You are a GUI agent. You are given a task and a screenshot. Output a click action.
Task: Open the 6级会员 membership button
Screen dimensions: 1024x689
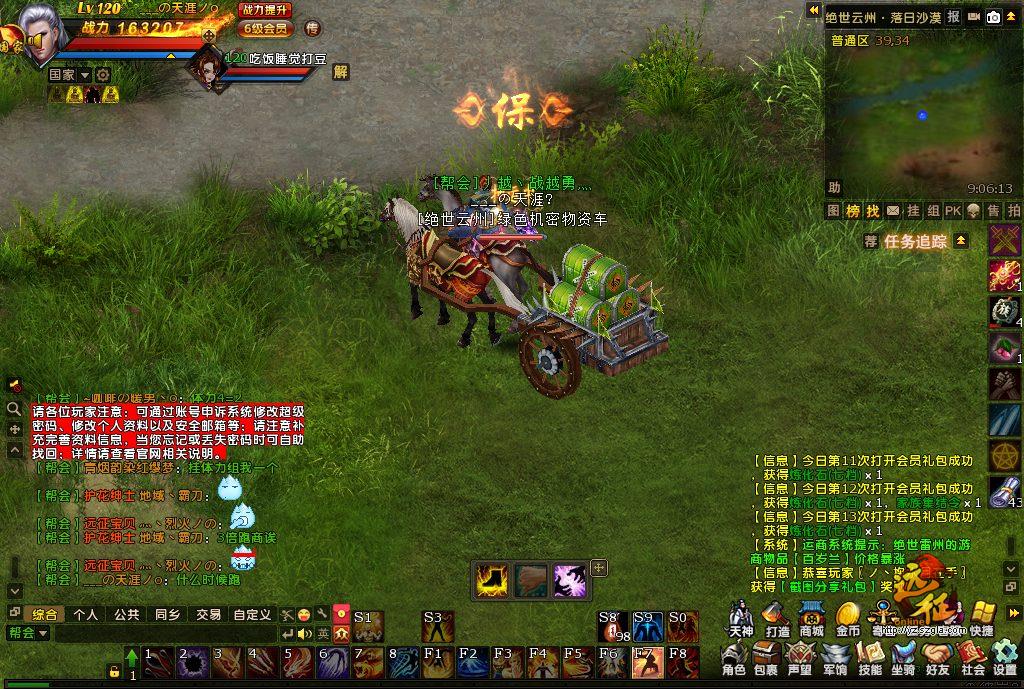[265, 28]
